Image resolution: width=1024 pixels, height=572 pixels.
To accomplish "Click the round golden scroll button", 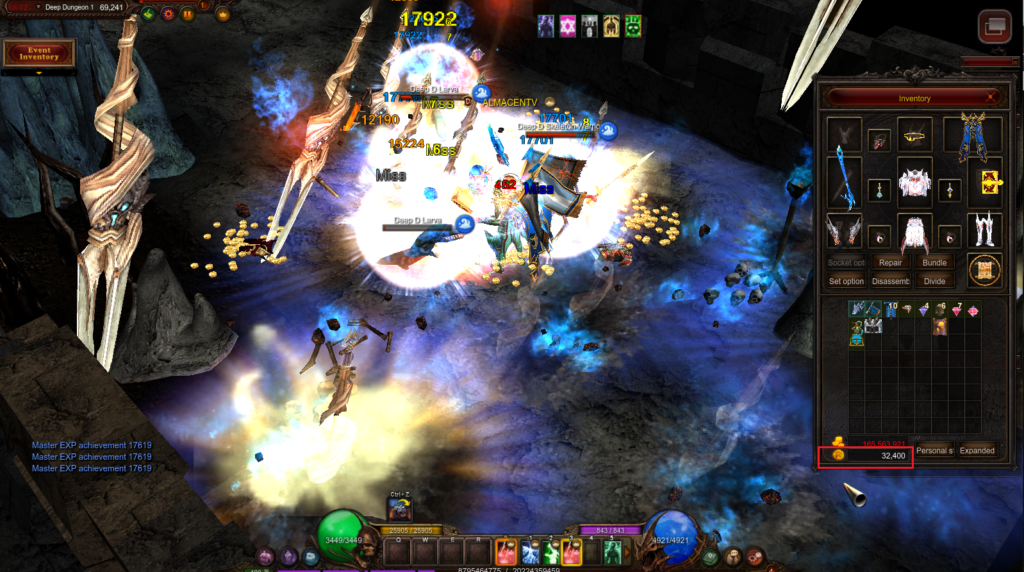I will click(985, 271).
